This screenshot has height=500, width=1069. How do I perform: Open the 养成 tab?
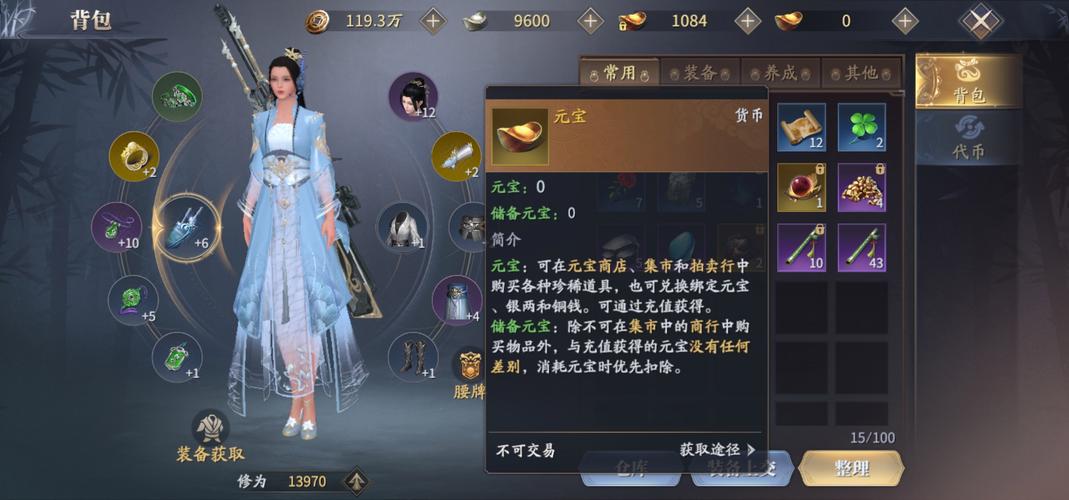[781, 72]
